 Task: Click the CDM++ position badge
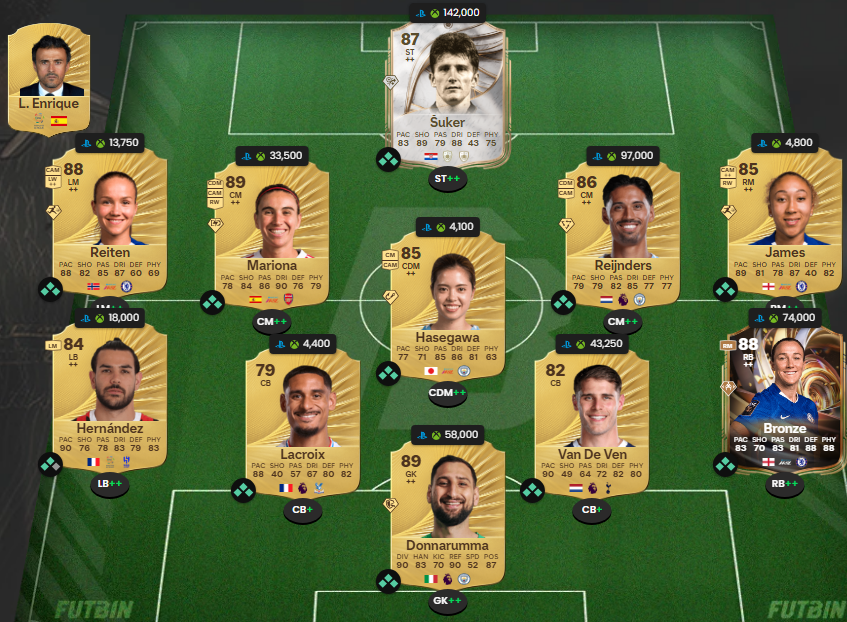point(446,393)
